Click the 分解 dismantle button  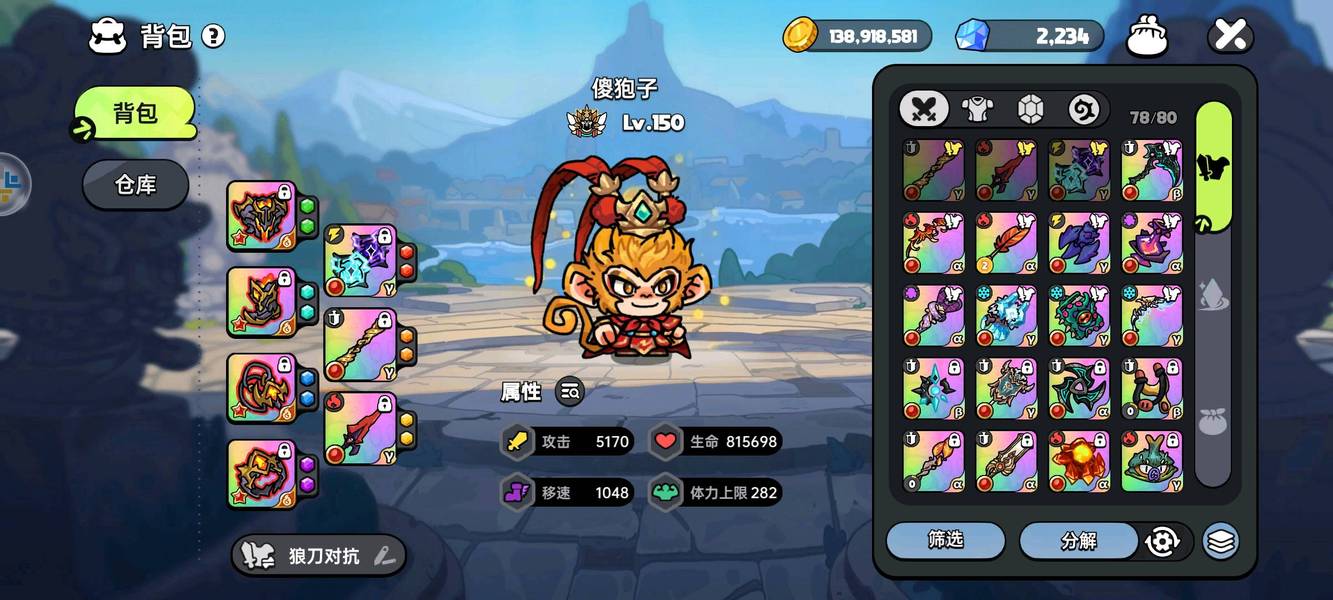(1078, 541)
